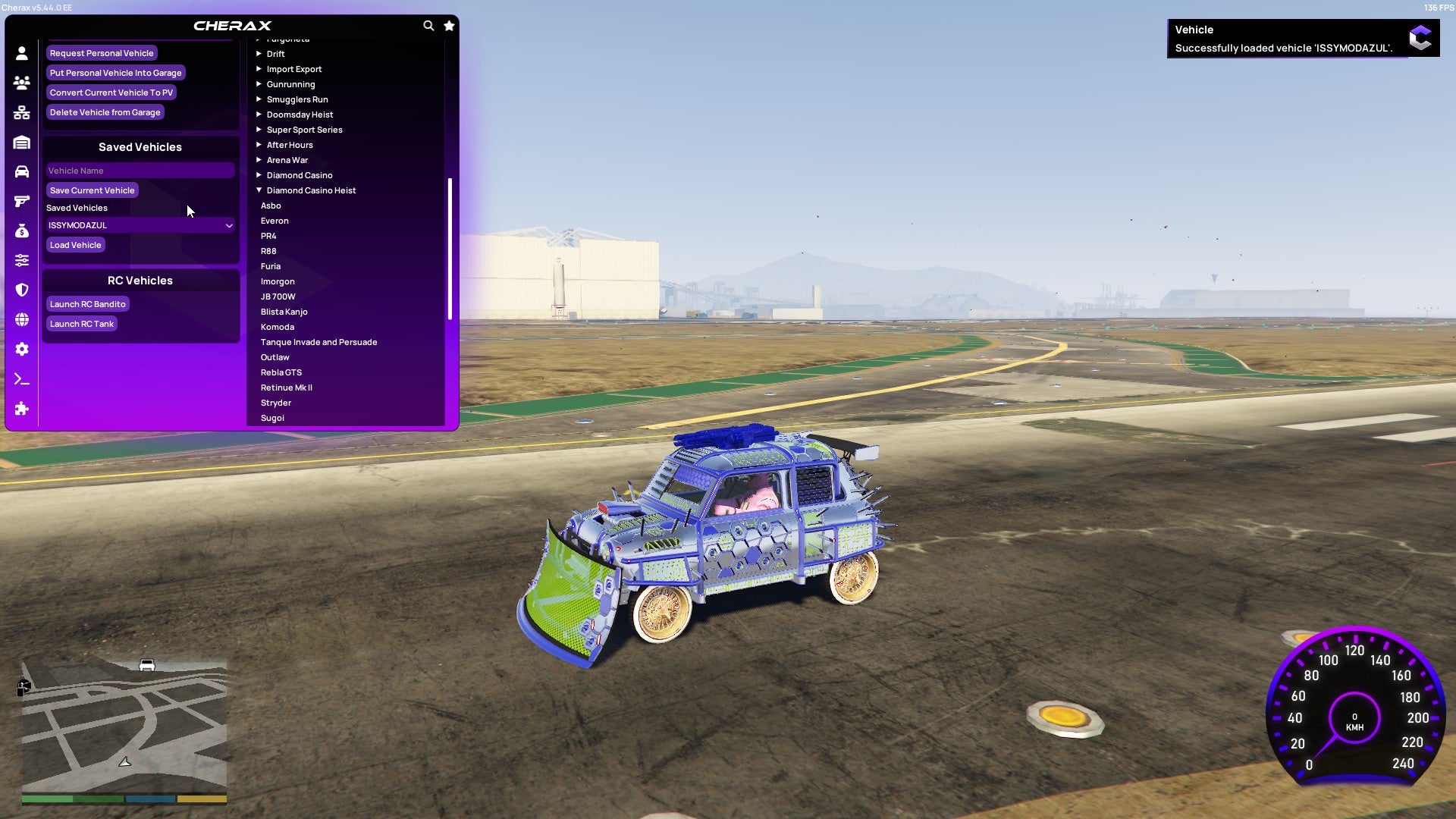Focus the Vehicle Name input field

(140, 171)
